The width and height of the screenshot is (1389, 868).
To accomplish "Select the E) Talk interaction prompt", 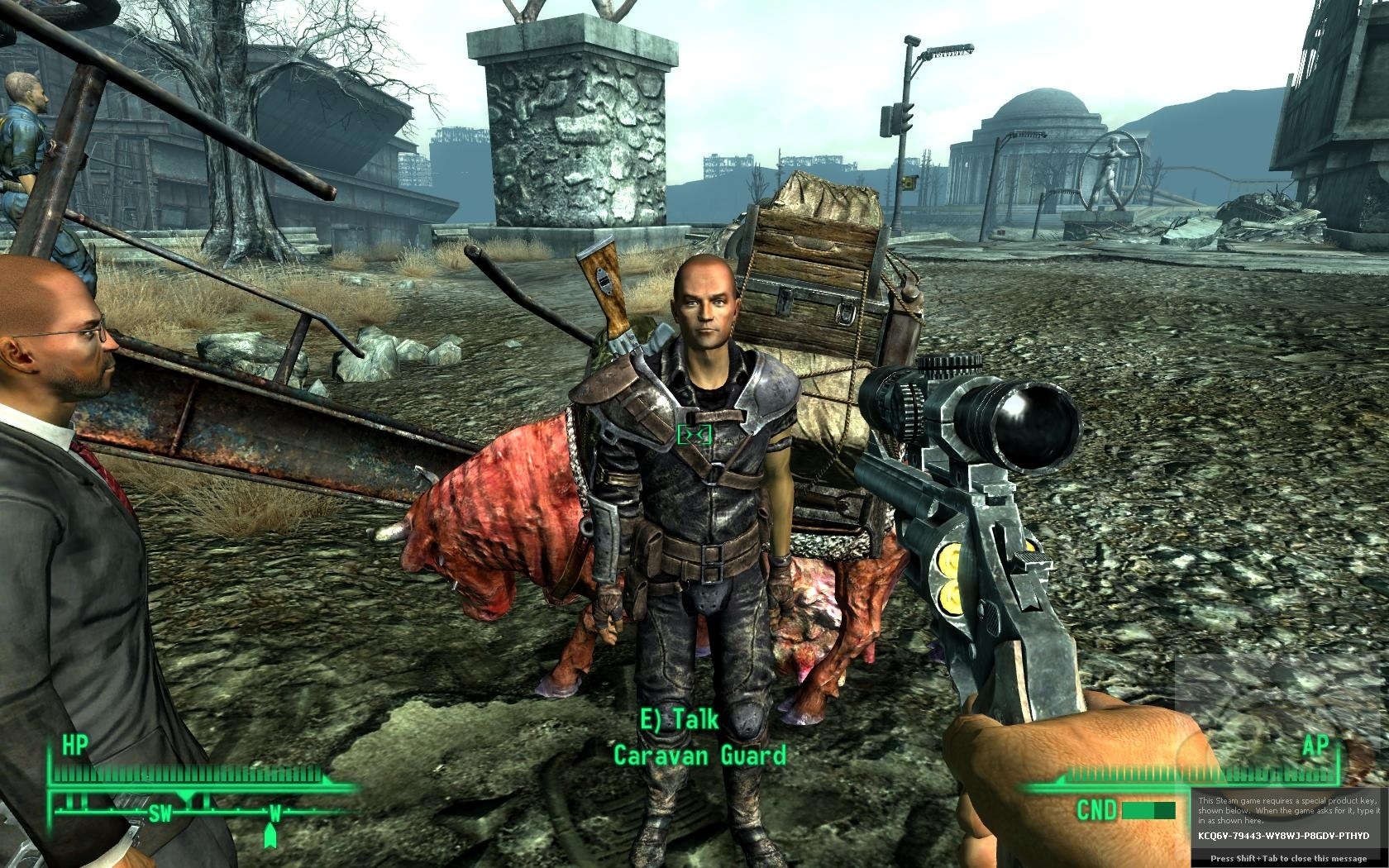I will 680,719.
